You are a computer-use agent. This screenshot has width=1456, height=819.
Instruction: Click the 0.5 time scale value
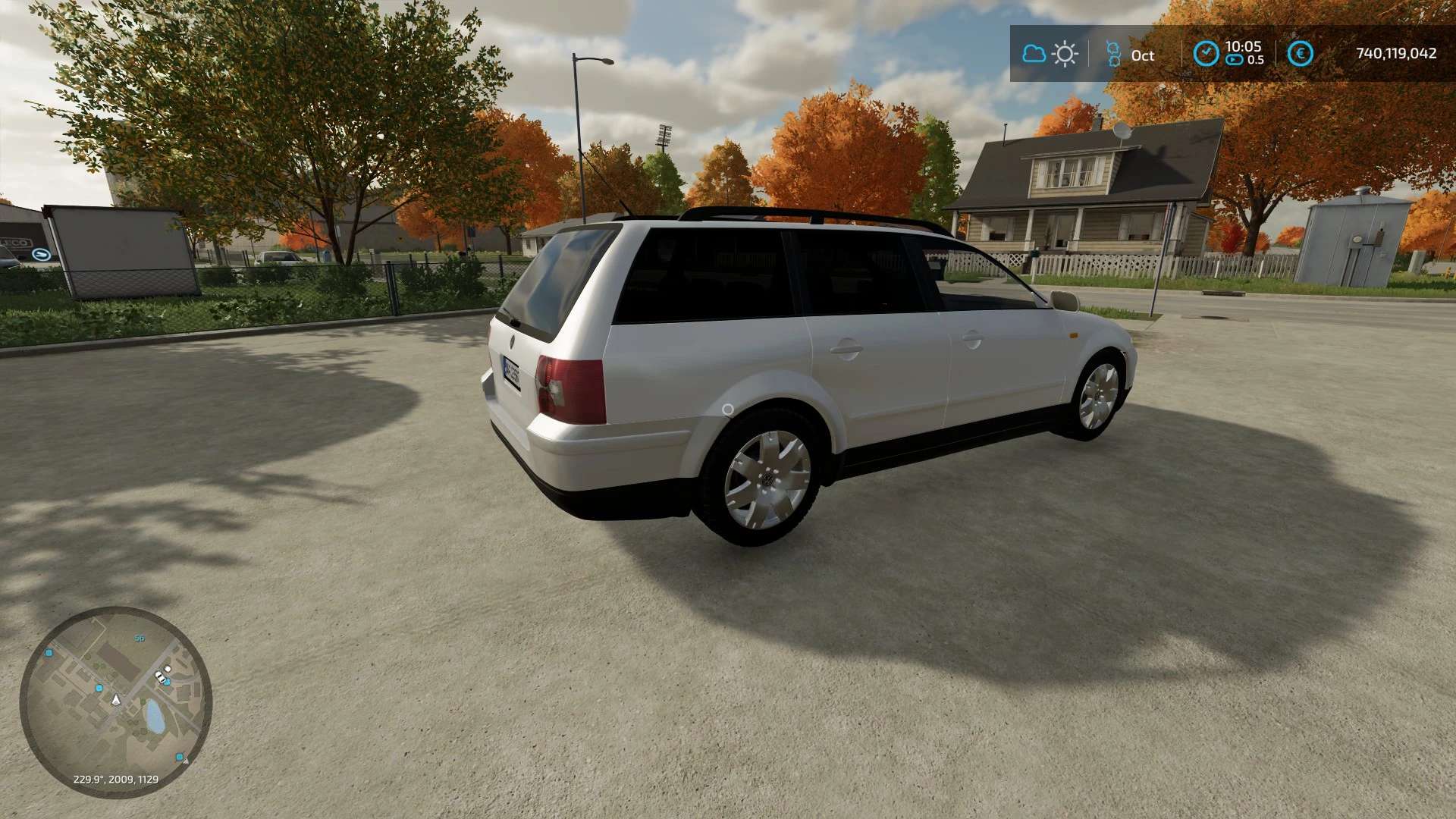tap(1257, 59)
